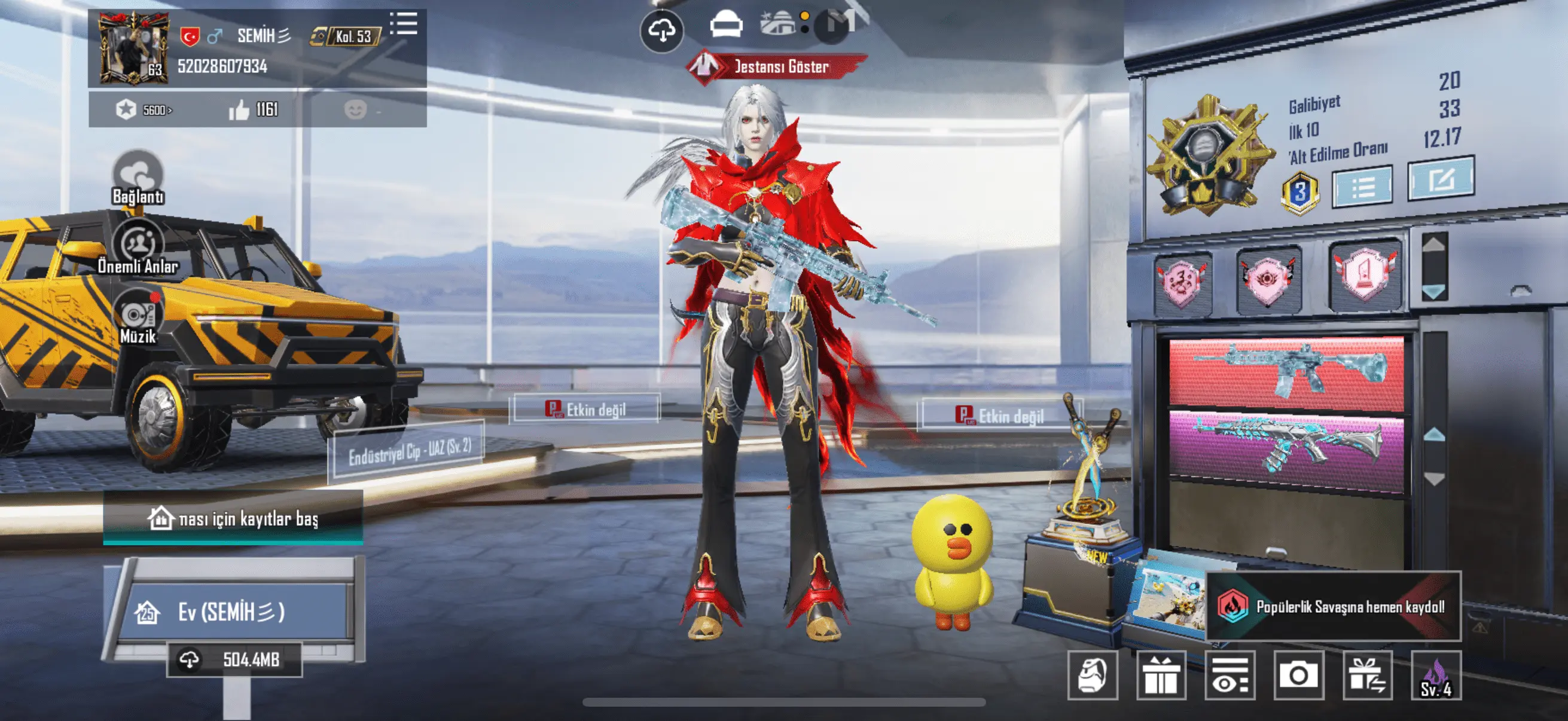
Task: Open the stats list button
Action: 1362,187
